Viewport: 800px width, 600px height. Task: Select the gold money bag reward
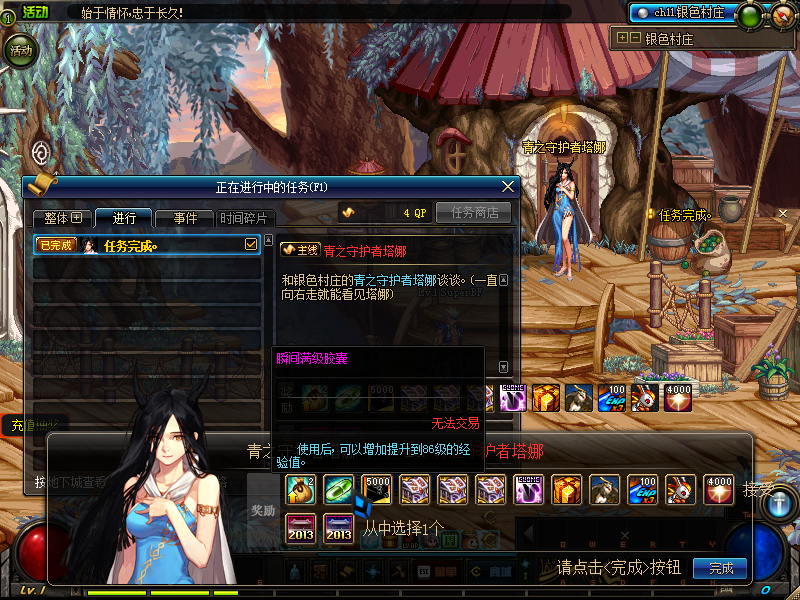[300, 489]
